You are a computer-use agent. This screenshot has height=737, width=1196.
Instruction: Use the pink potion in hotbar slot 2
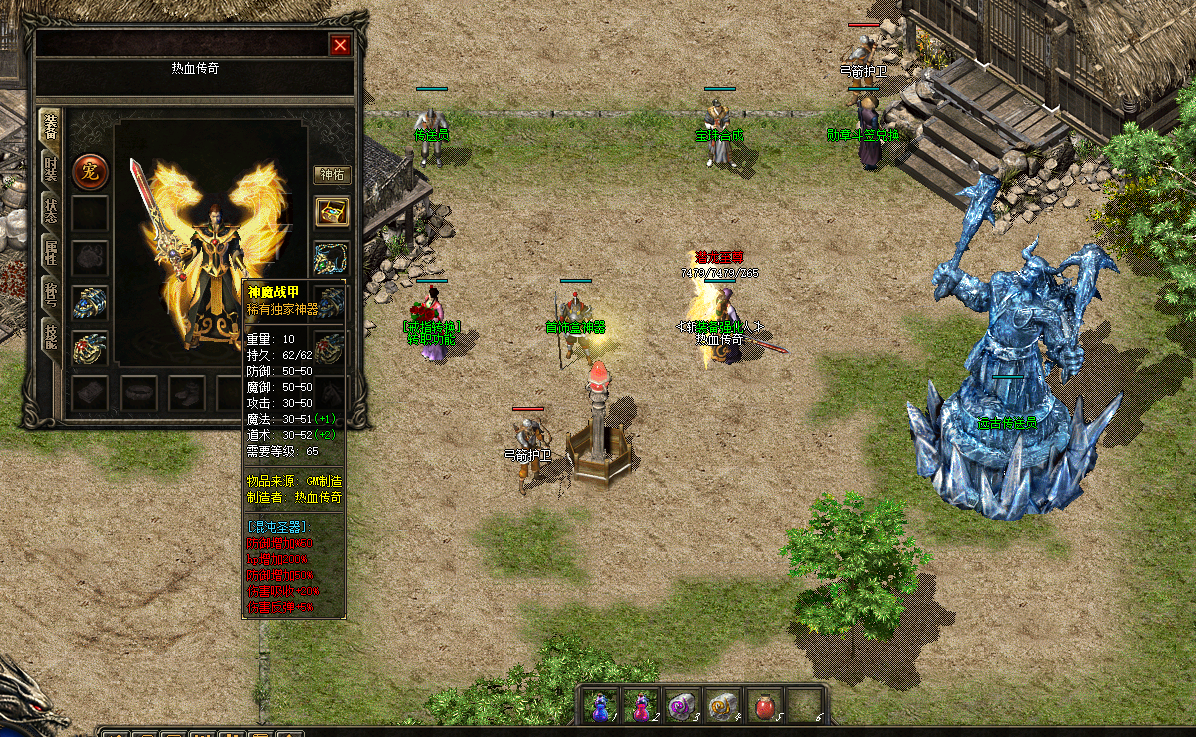pos(641,706)
